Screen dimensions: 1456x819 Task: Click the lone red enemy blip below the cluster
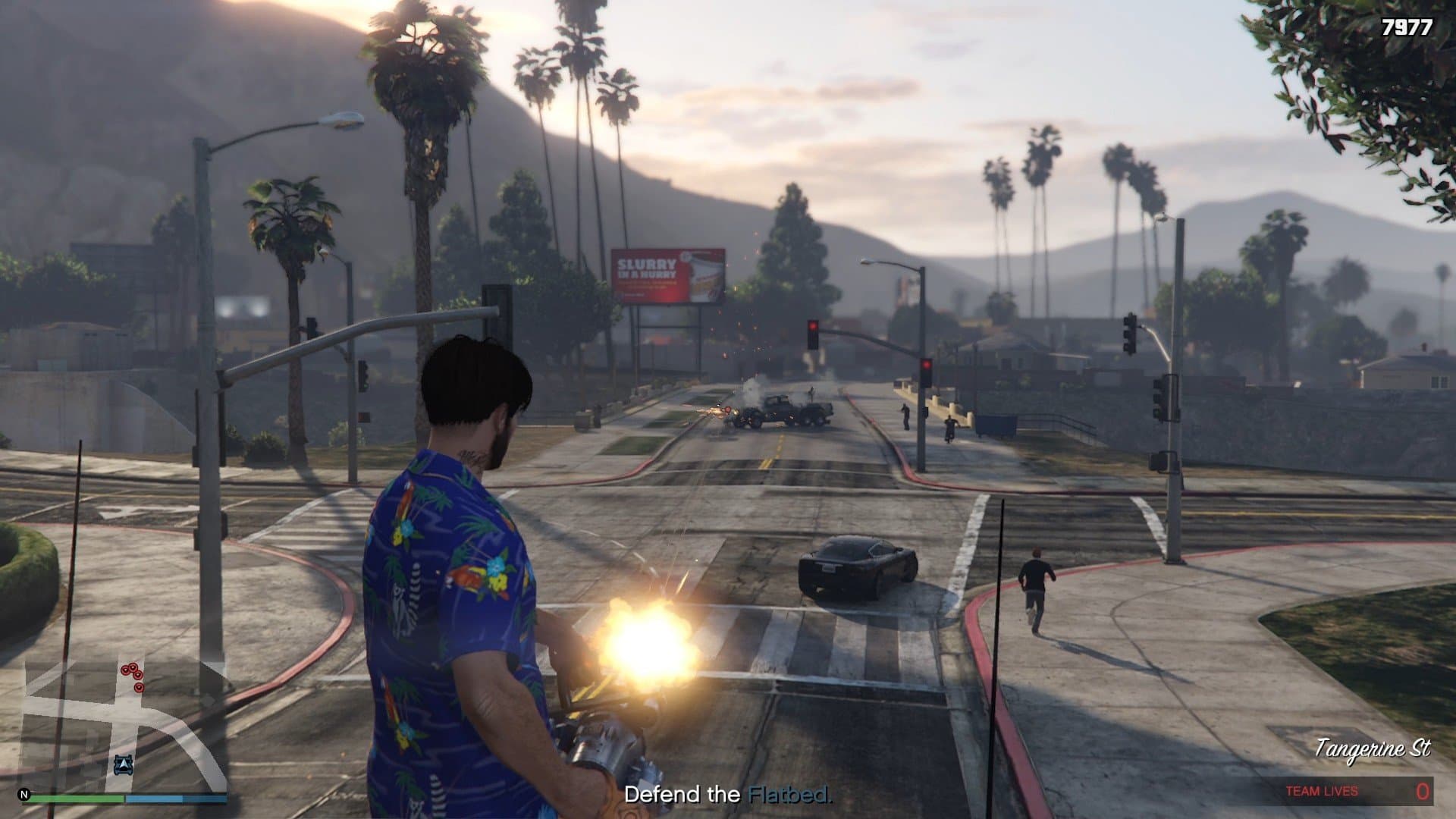coord(139,687)
